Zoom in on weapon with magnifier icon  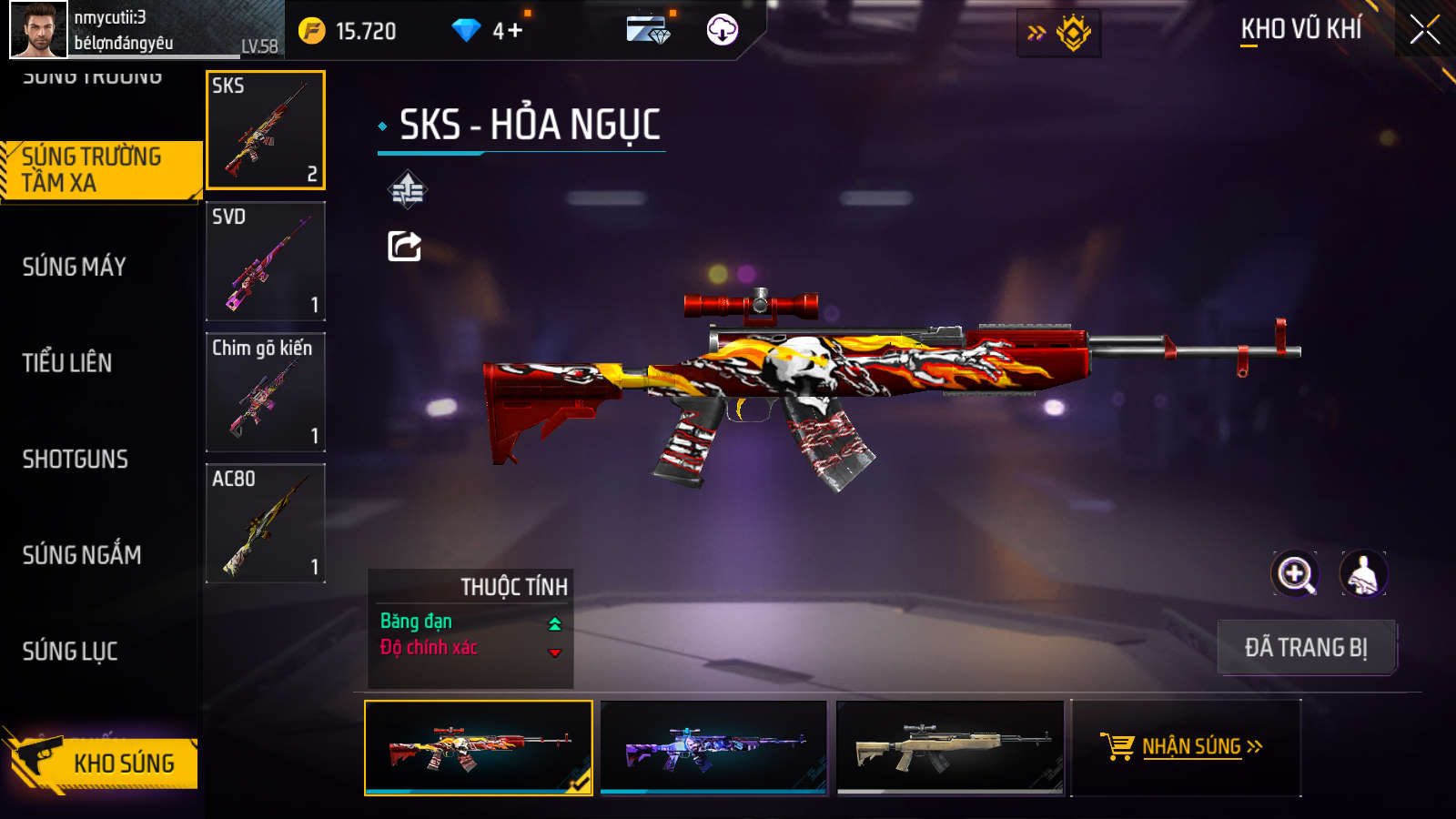1295,574
